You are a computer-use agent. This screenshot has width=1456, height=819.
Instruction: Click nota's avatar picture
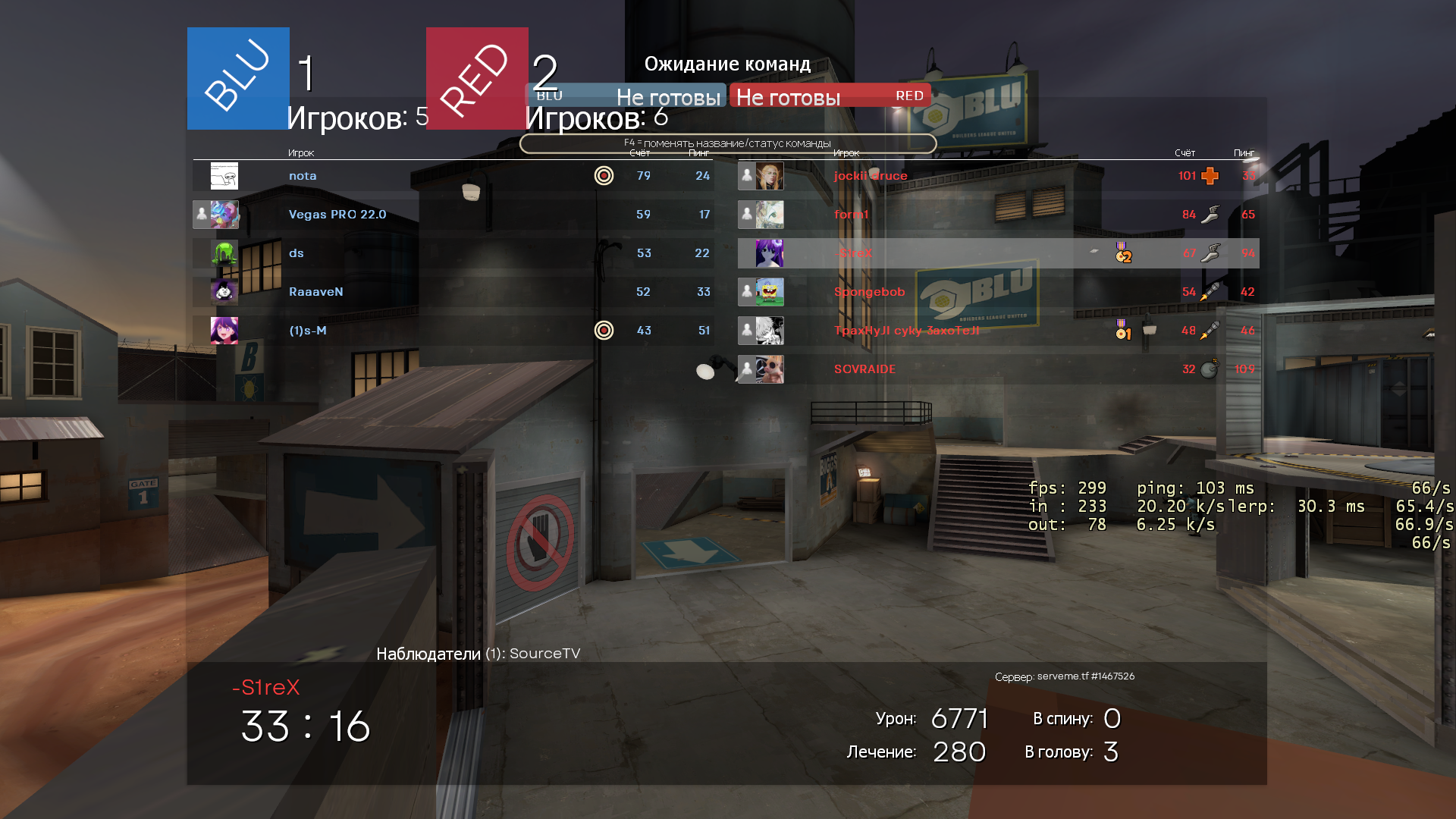(x=224, y=176)
